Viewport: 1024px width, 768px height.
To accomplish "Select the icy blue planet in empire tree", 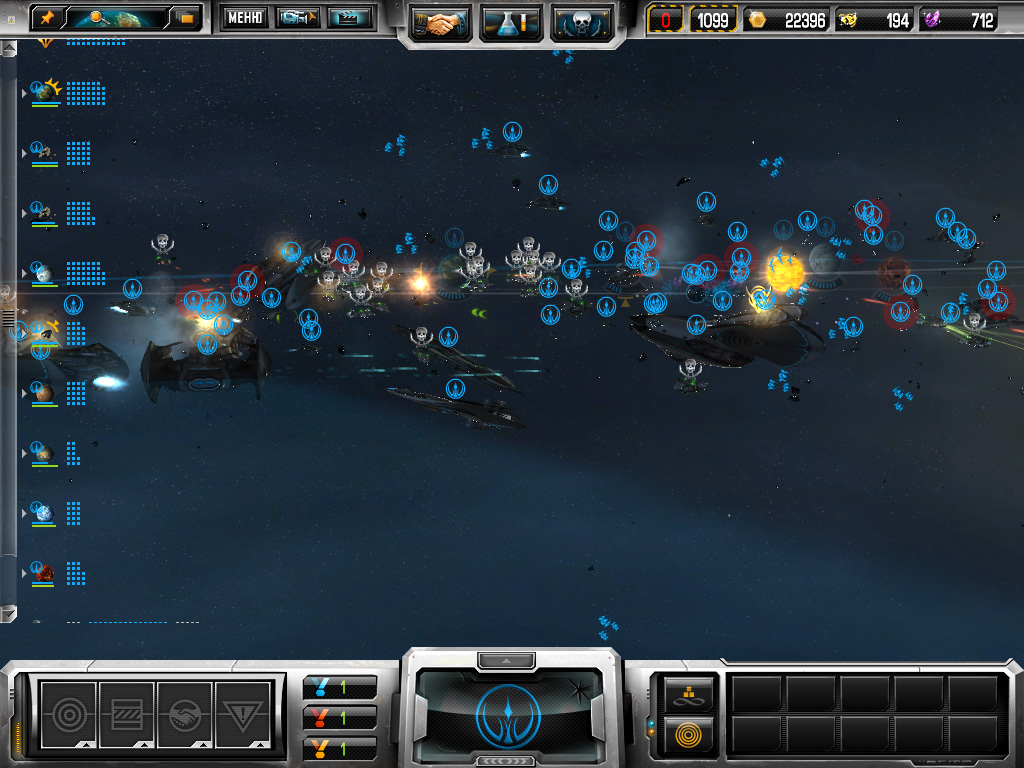I will 43,513.
